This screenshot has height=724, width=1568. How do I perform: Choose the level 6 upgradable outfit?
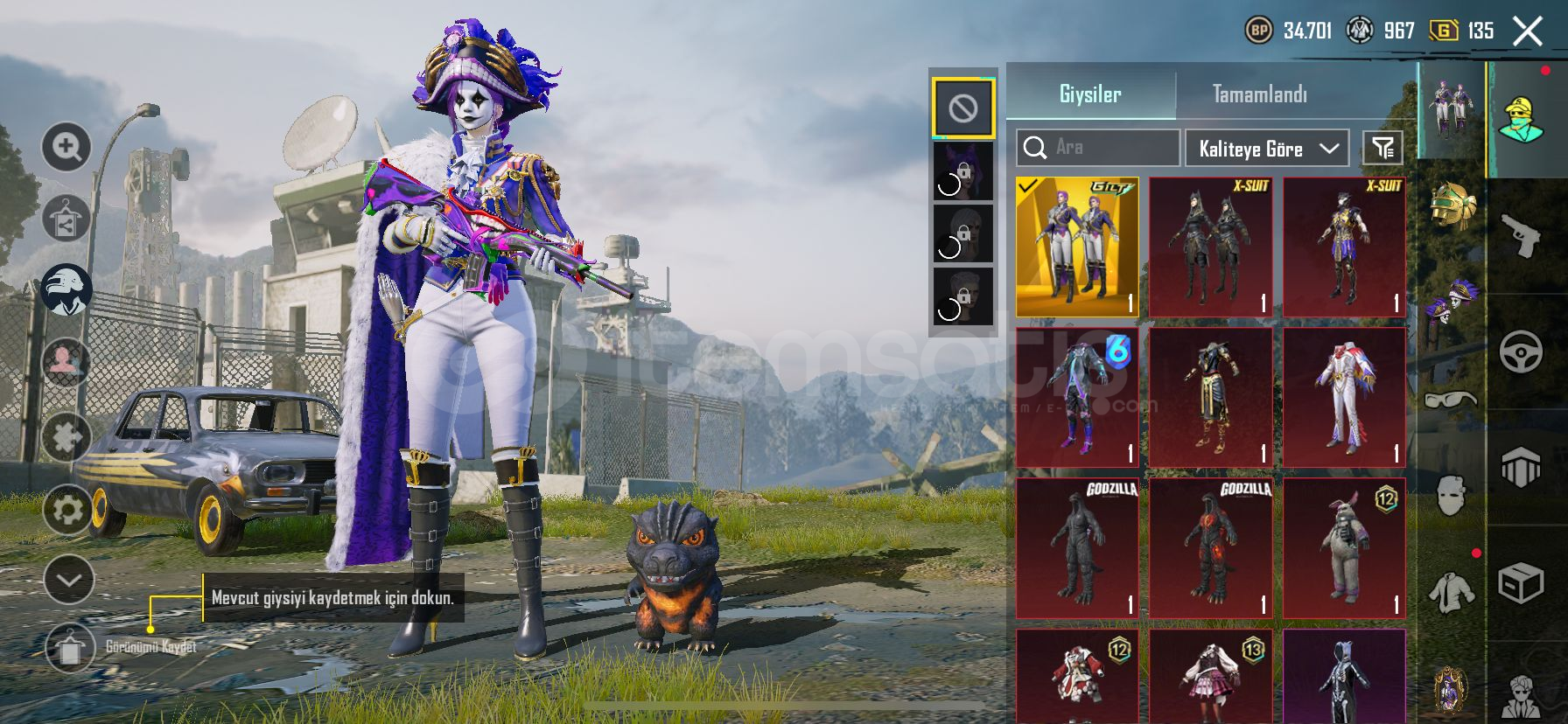[1077, 398]
